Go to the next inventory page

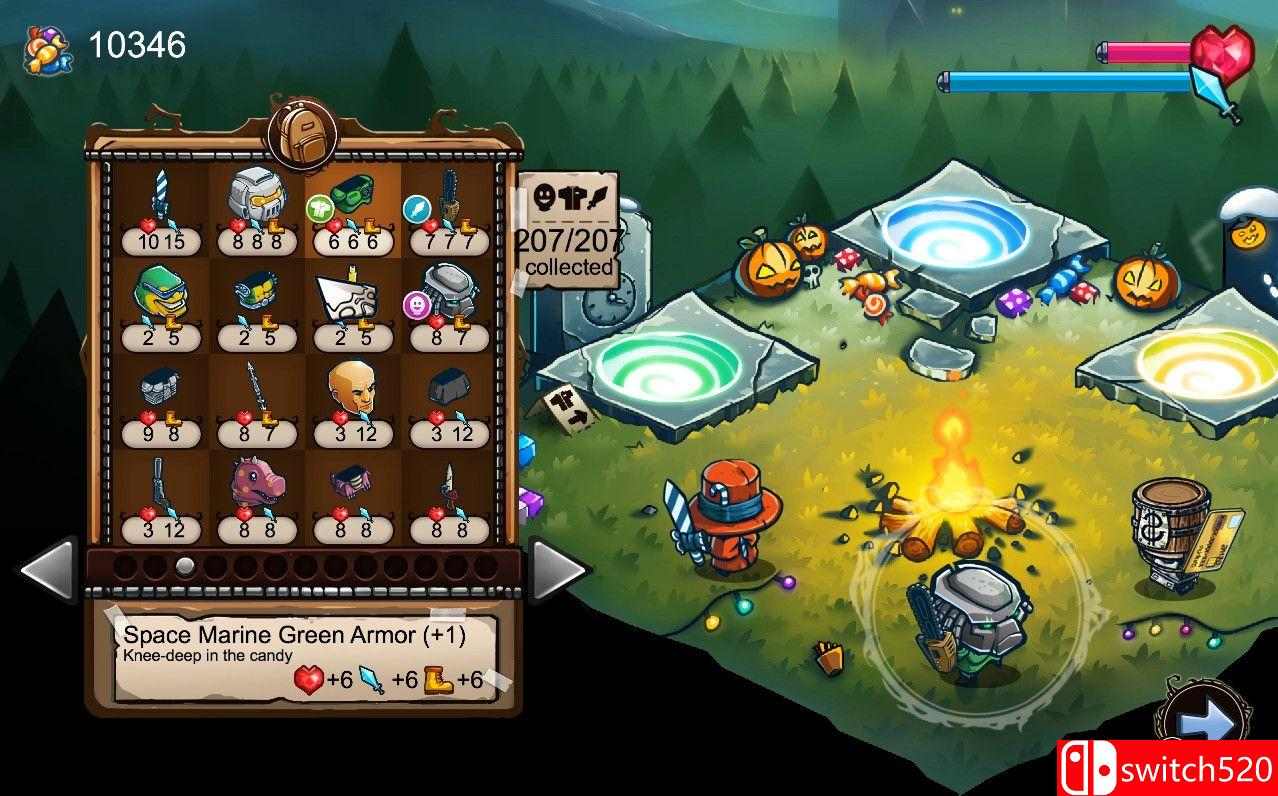[x=556, y=569]
